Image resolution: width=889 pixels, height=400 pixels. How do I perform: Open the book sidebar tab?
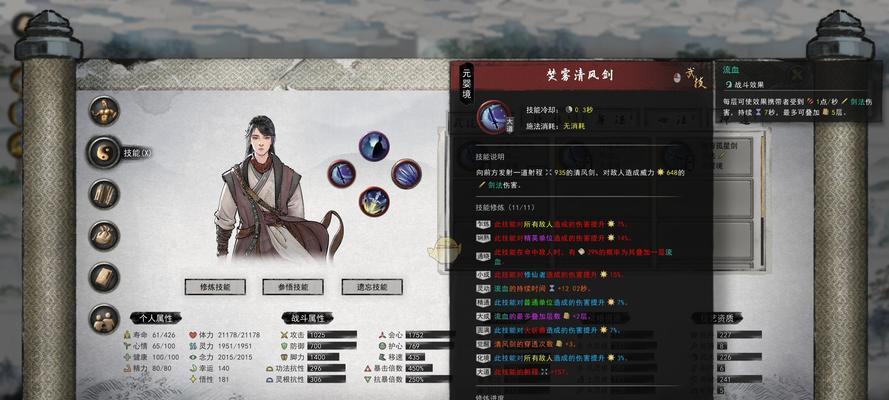click(x=105, y=277)
